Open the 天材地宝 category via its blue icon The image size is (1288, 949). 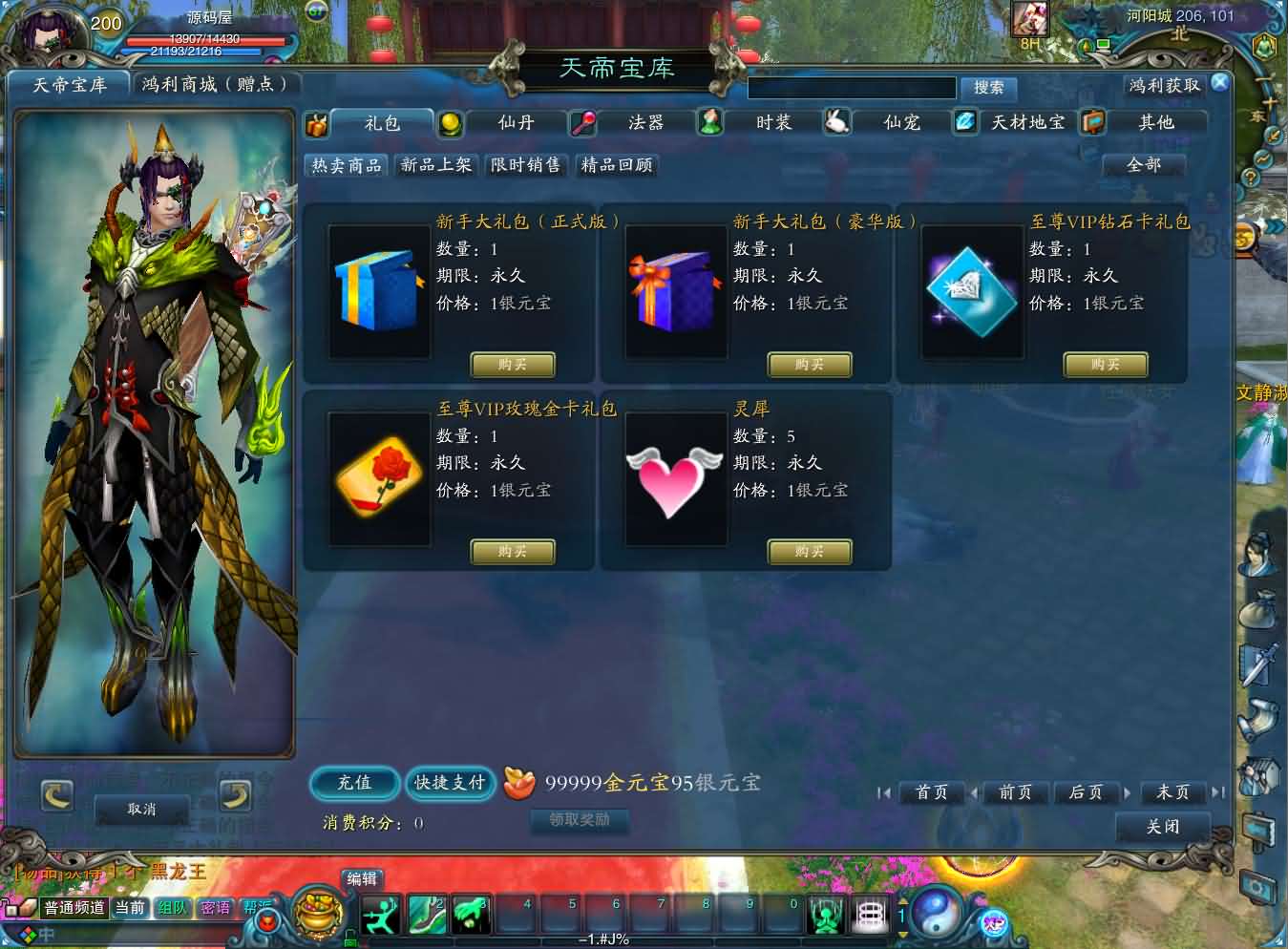[x=965, y=122]
